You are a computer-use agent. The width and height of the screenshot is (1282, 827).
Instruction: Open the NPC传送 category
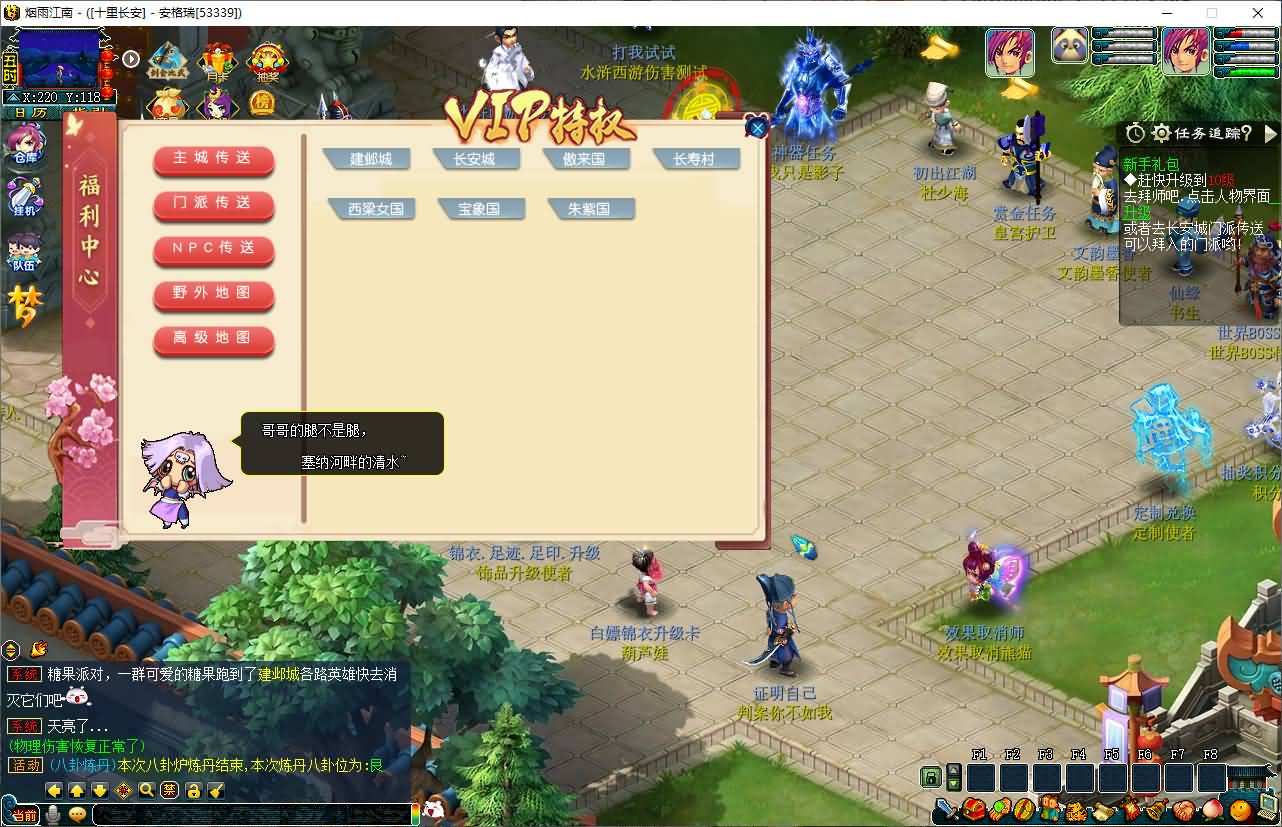[213, 249]
